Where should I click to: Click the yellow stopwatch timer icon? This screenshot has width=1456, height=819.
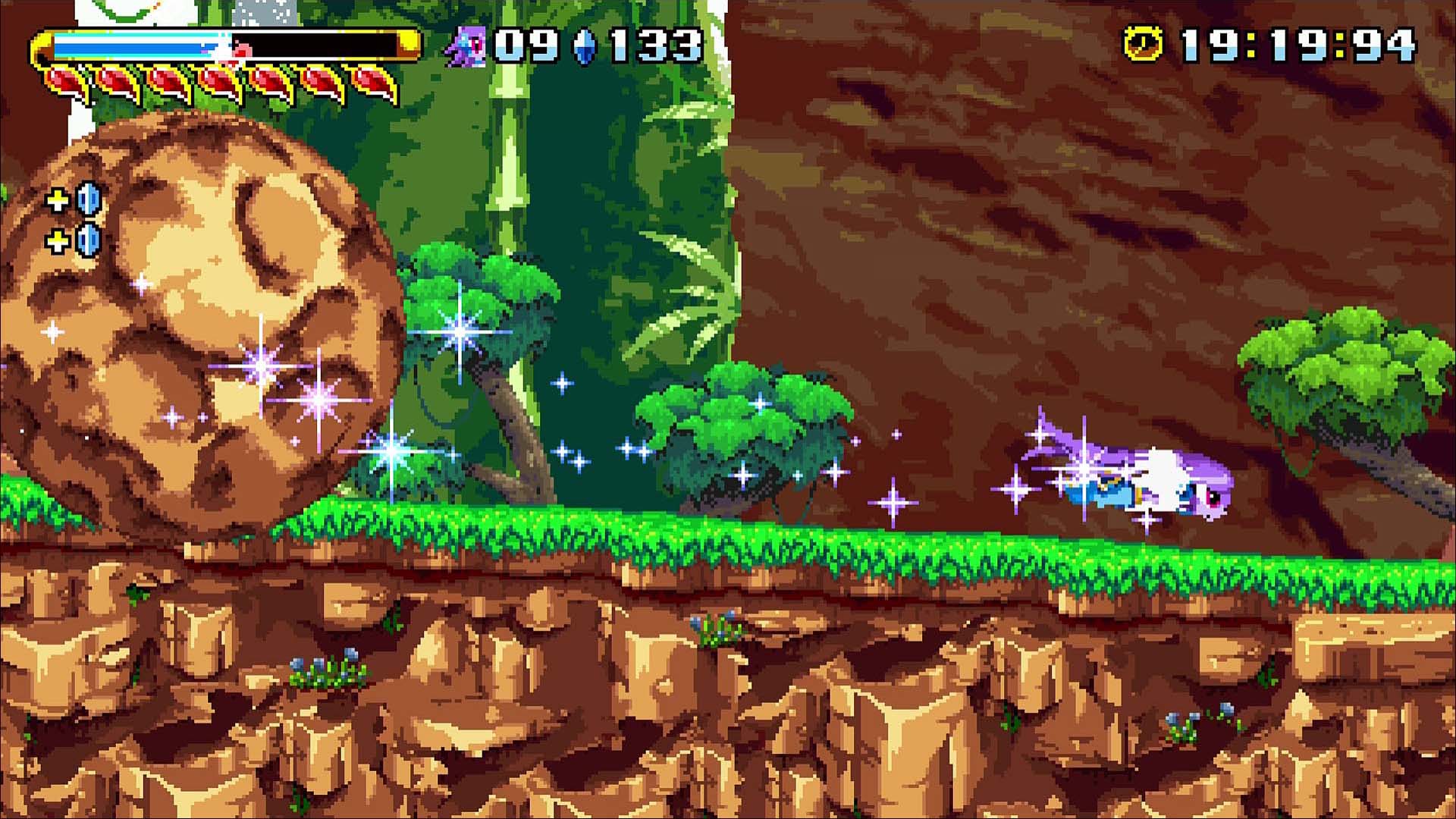point(1142,43)
